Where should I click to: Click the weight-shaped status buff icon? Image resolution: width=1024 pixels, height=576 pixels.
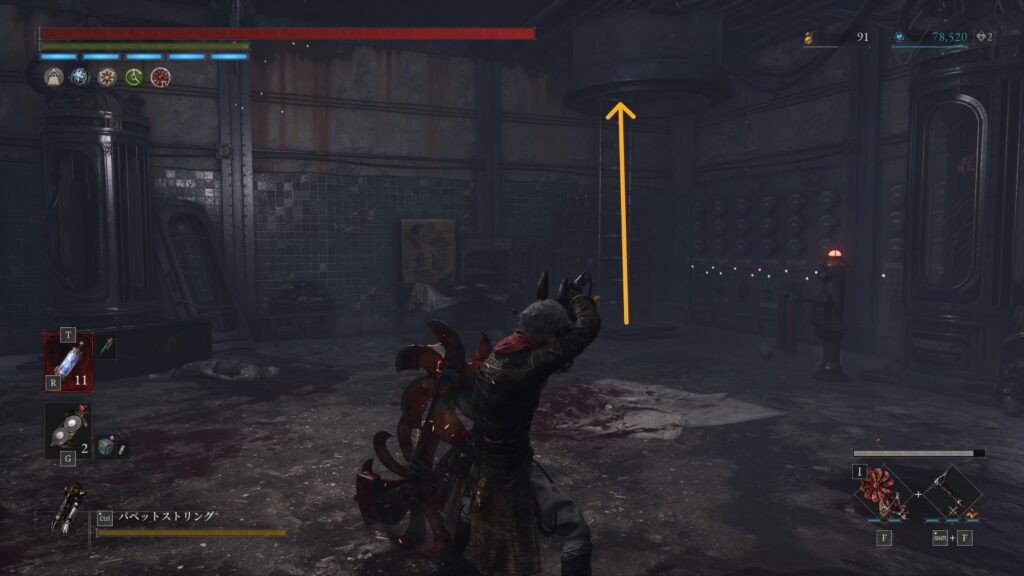(x=53, y=77)
